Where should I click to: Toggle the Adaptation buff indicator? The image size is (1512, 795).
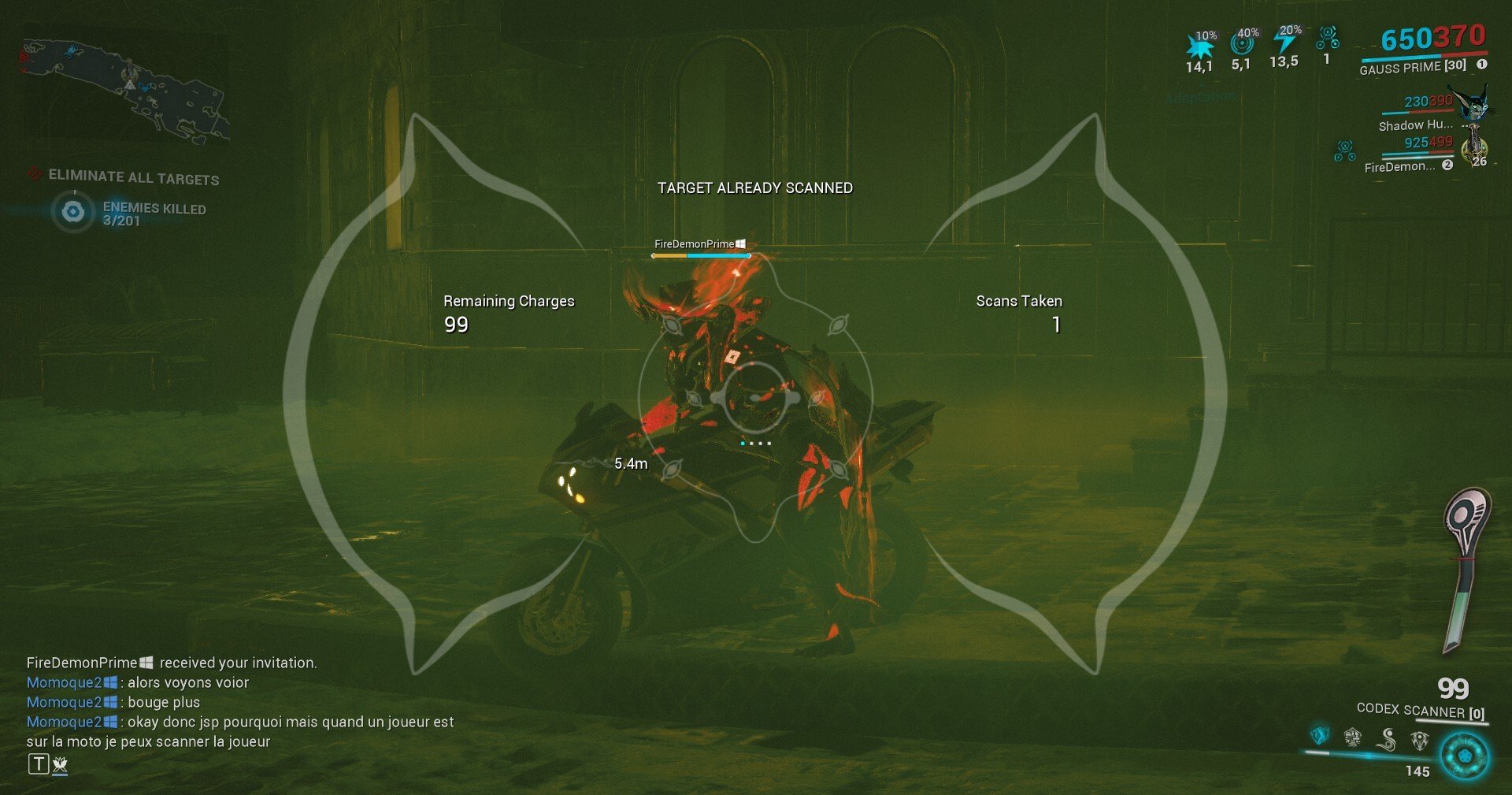tap(1200, 96)
